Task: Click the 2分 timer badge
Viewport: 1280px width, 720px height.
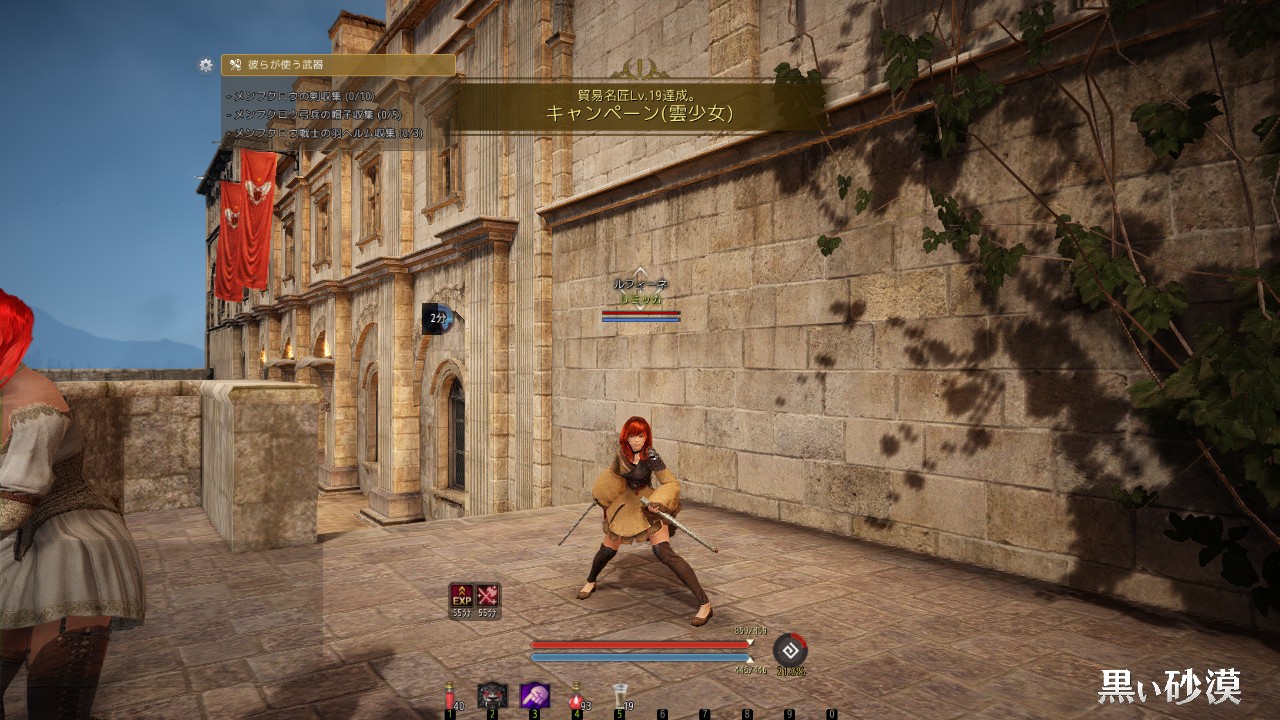Action: pyautogui.click(x=438, y=318)
